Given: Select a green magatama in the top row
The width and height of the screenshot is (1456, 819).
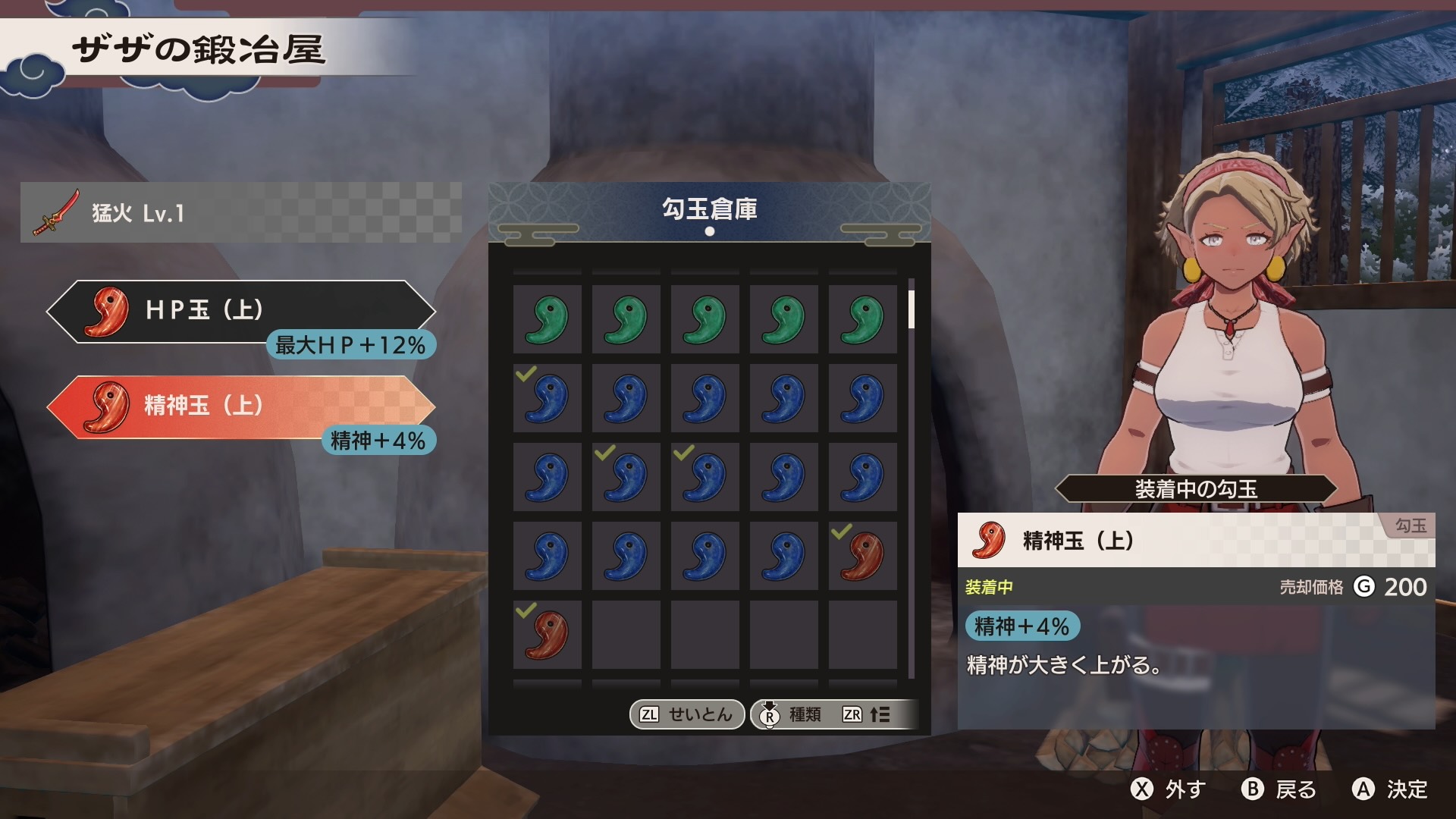Looking at the screenshot, I should [548, 318].
